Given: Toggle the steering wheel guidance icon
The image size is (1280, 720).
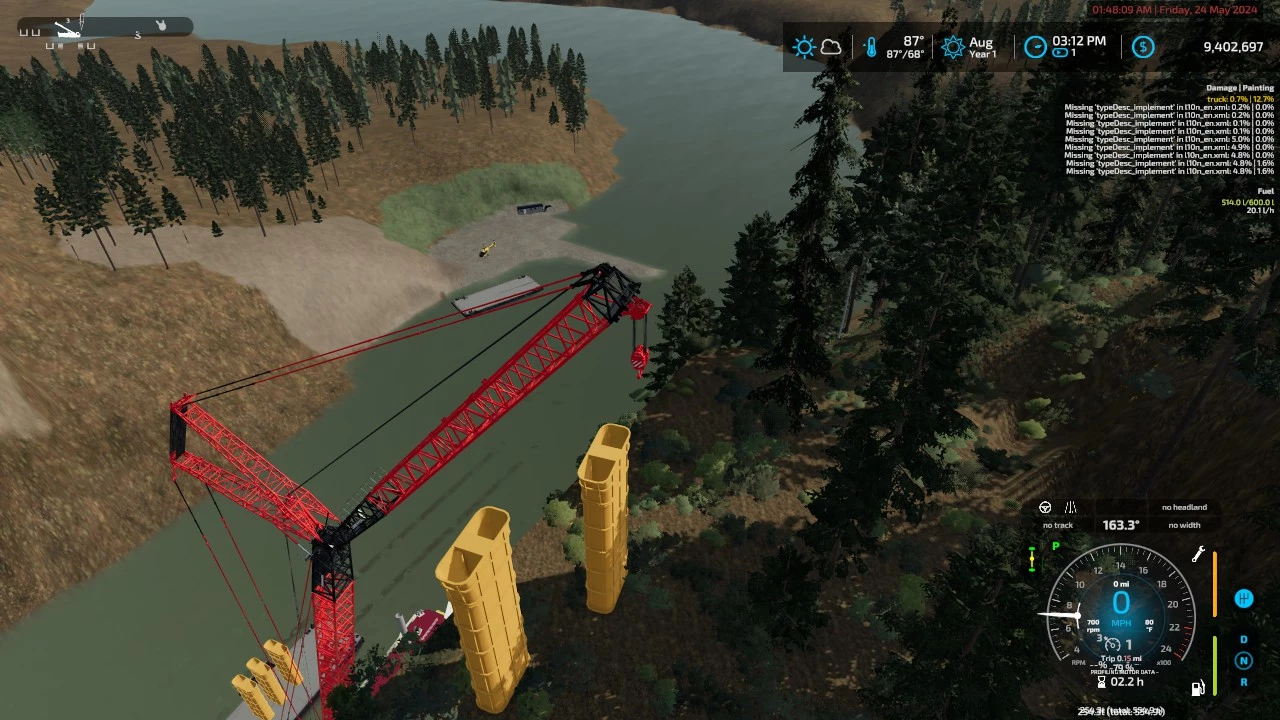Looking at the screenshot, I should [x=1045, y=508].
